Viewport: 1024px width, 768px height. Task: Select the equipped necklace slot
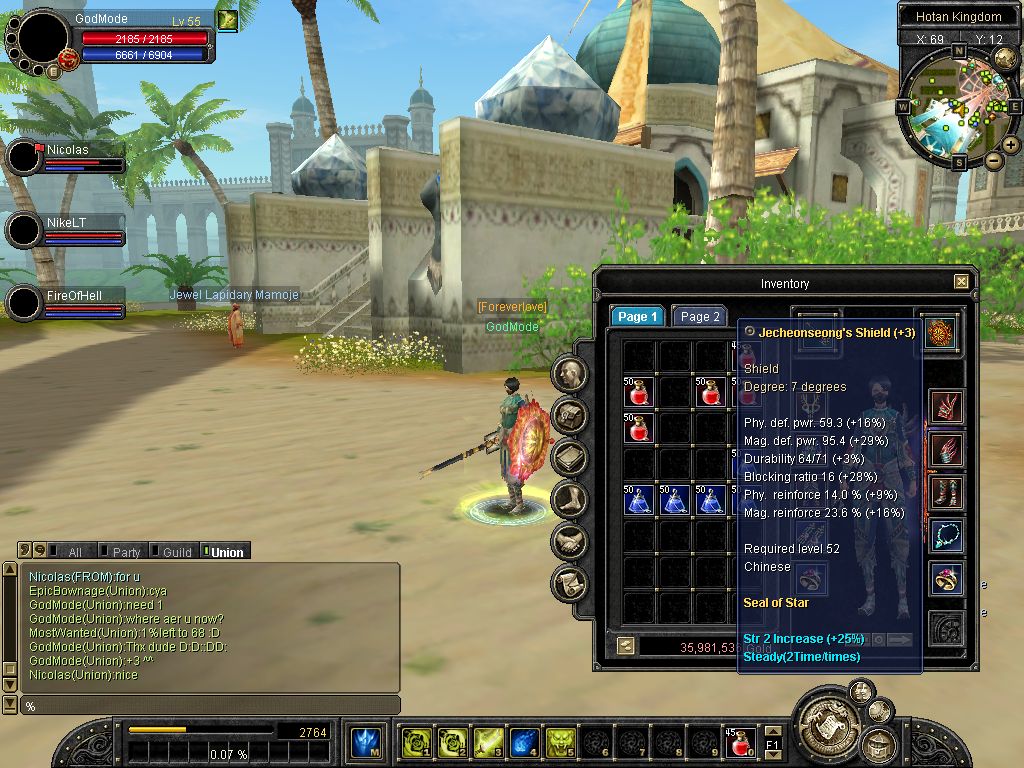tap(946, 535)
